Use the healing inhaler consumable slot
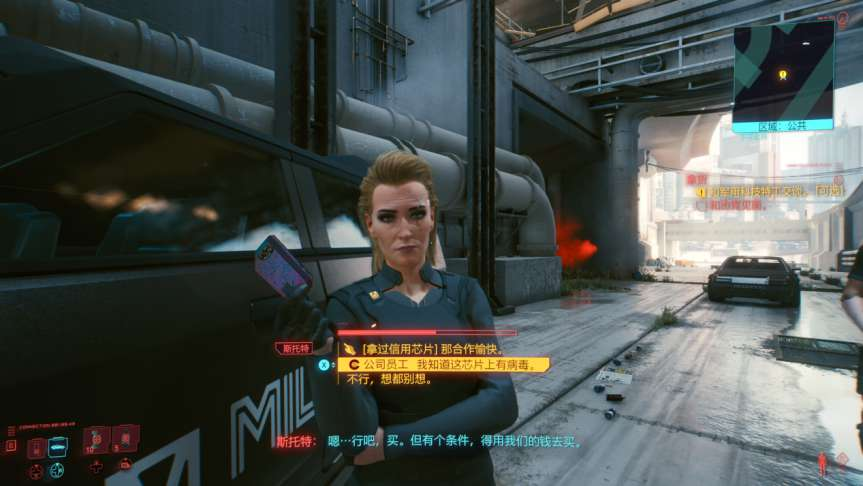The image size is (863, 486). pos(97,439)
